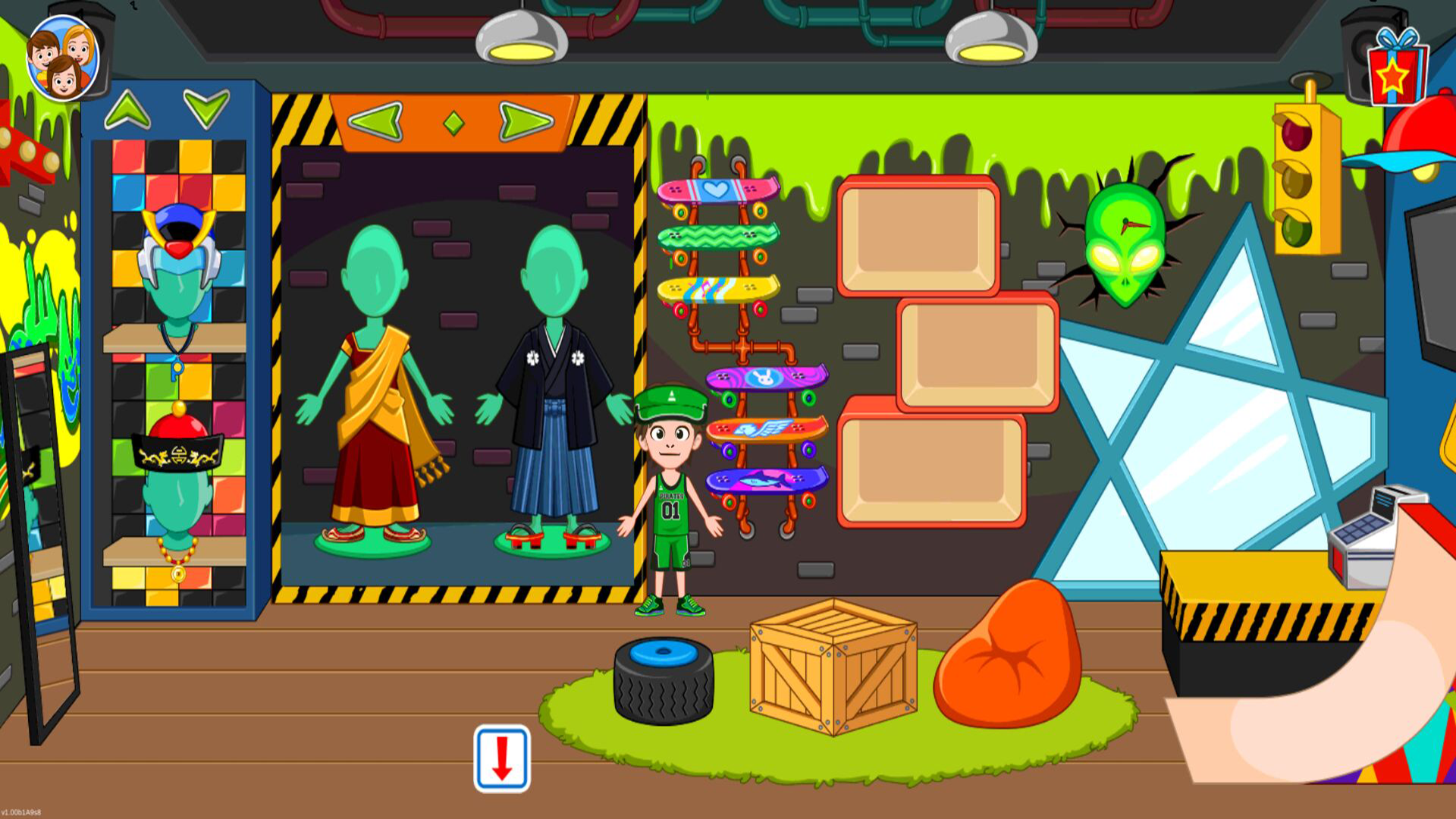Show the next outfits with right arrow
The image size is (1456, 819).
526,121
